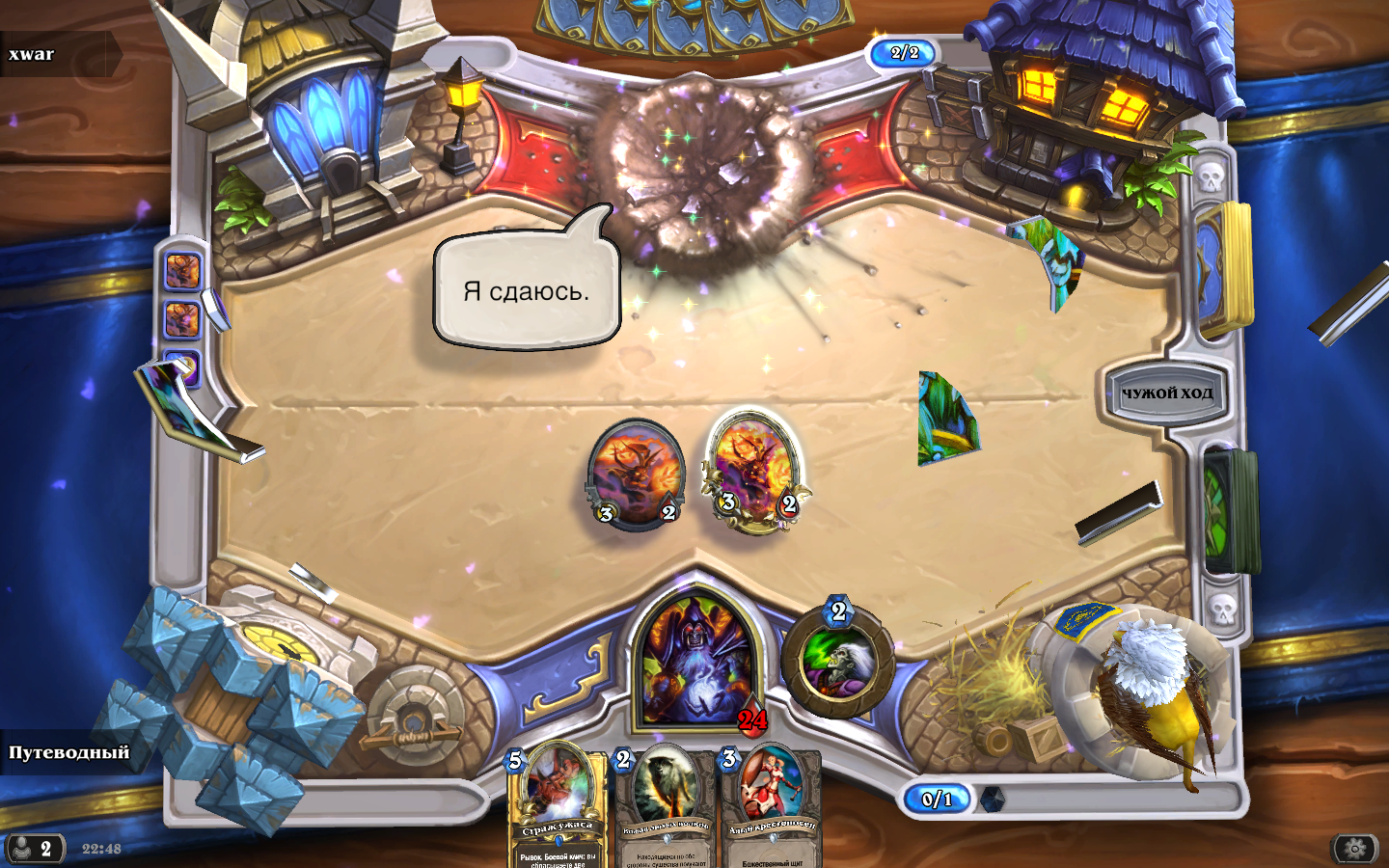
Task: Open the gear options menu
Action: 1354,849
